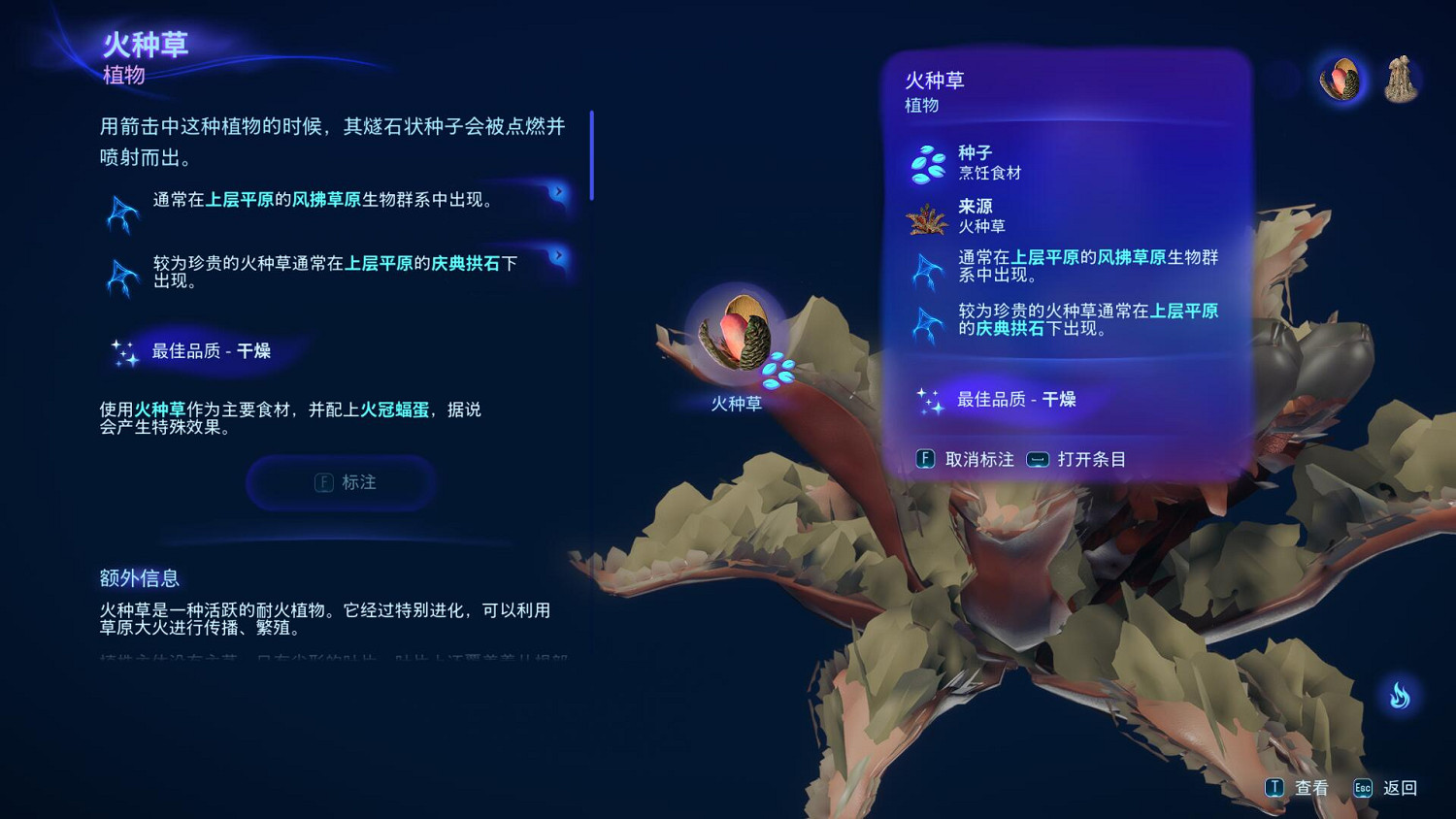Click 返回 to go back
This screenshot has height=819, width=1456.
click(1402, 787)
